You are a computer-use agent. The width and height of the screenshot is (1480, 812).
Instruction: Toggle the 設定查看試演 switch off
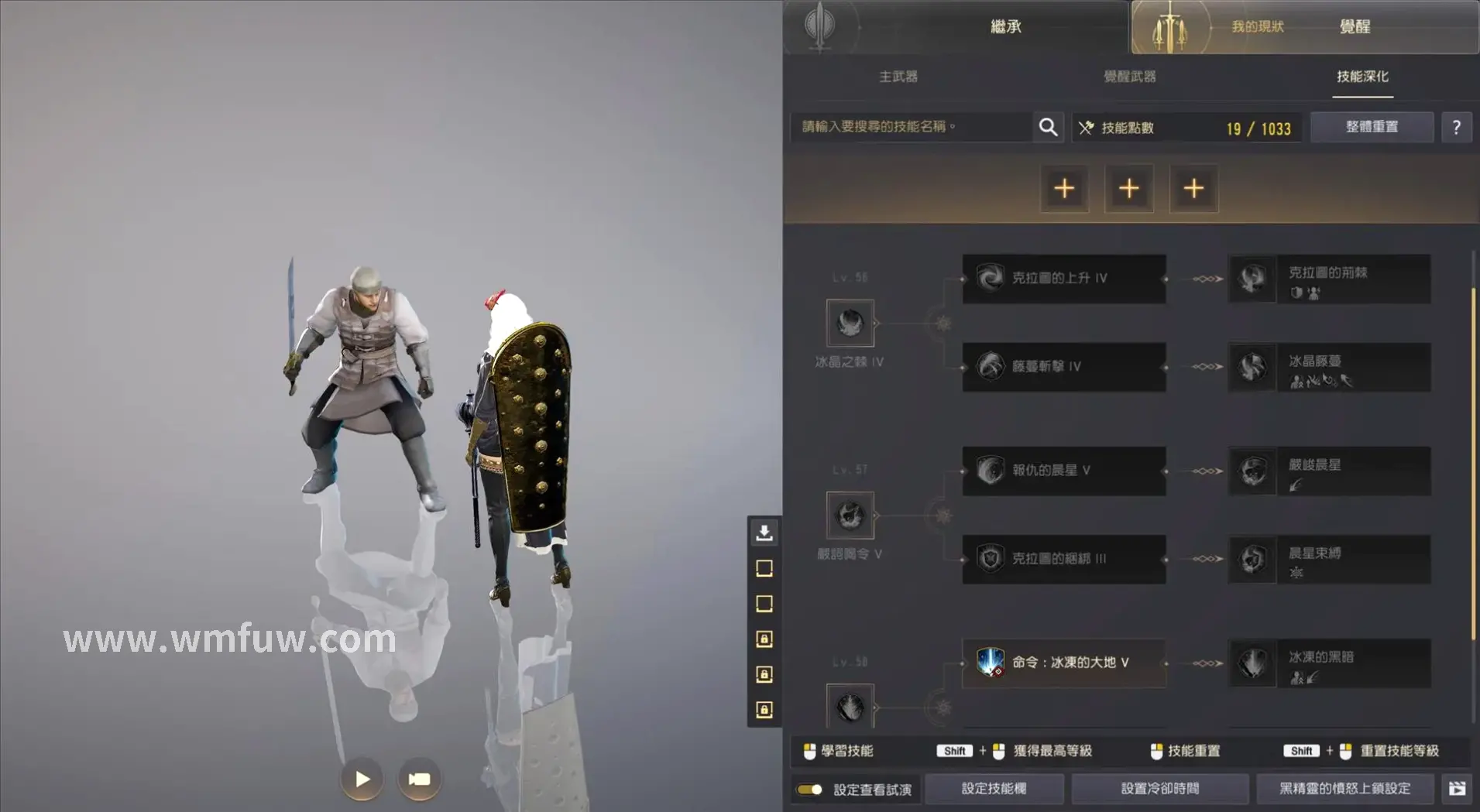[810, 789]
